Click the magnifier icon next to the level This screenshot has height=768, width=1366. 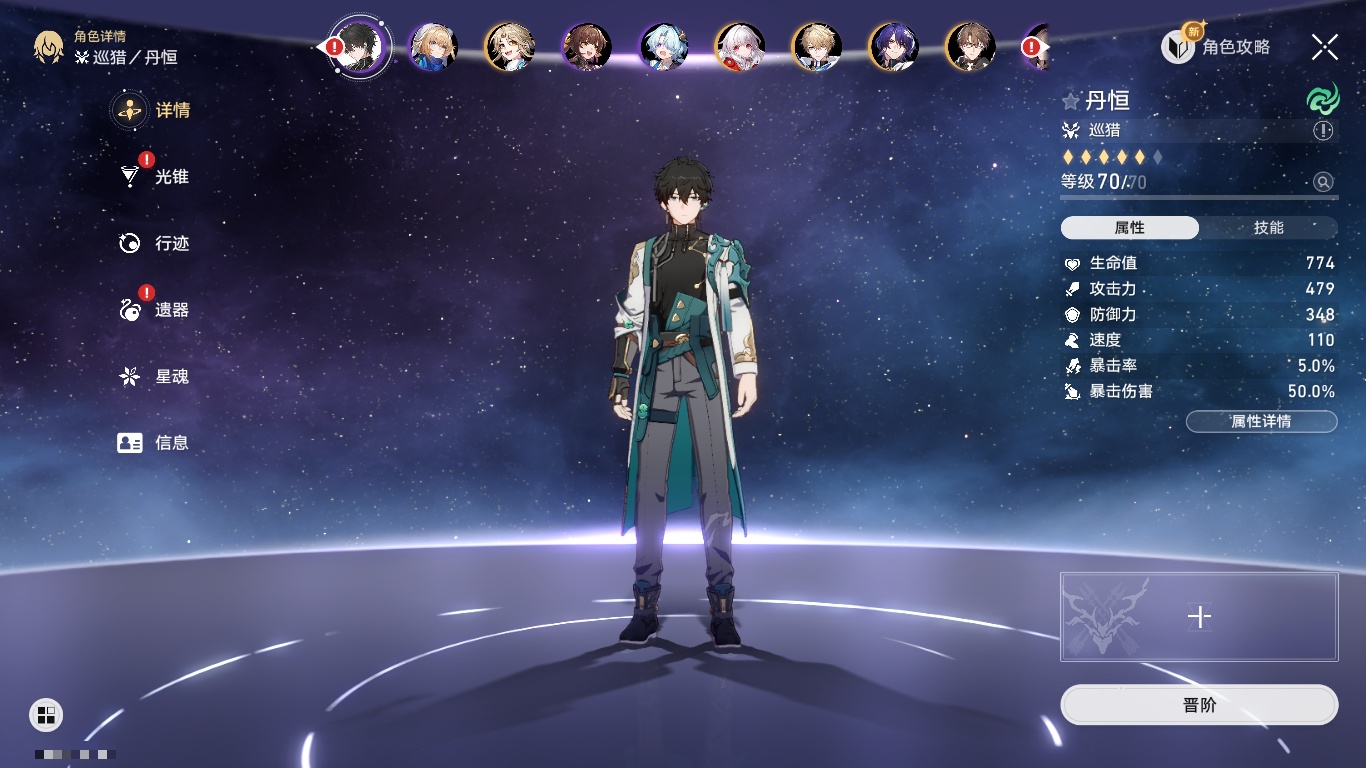pos(1323,182)
